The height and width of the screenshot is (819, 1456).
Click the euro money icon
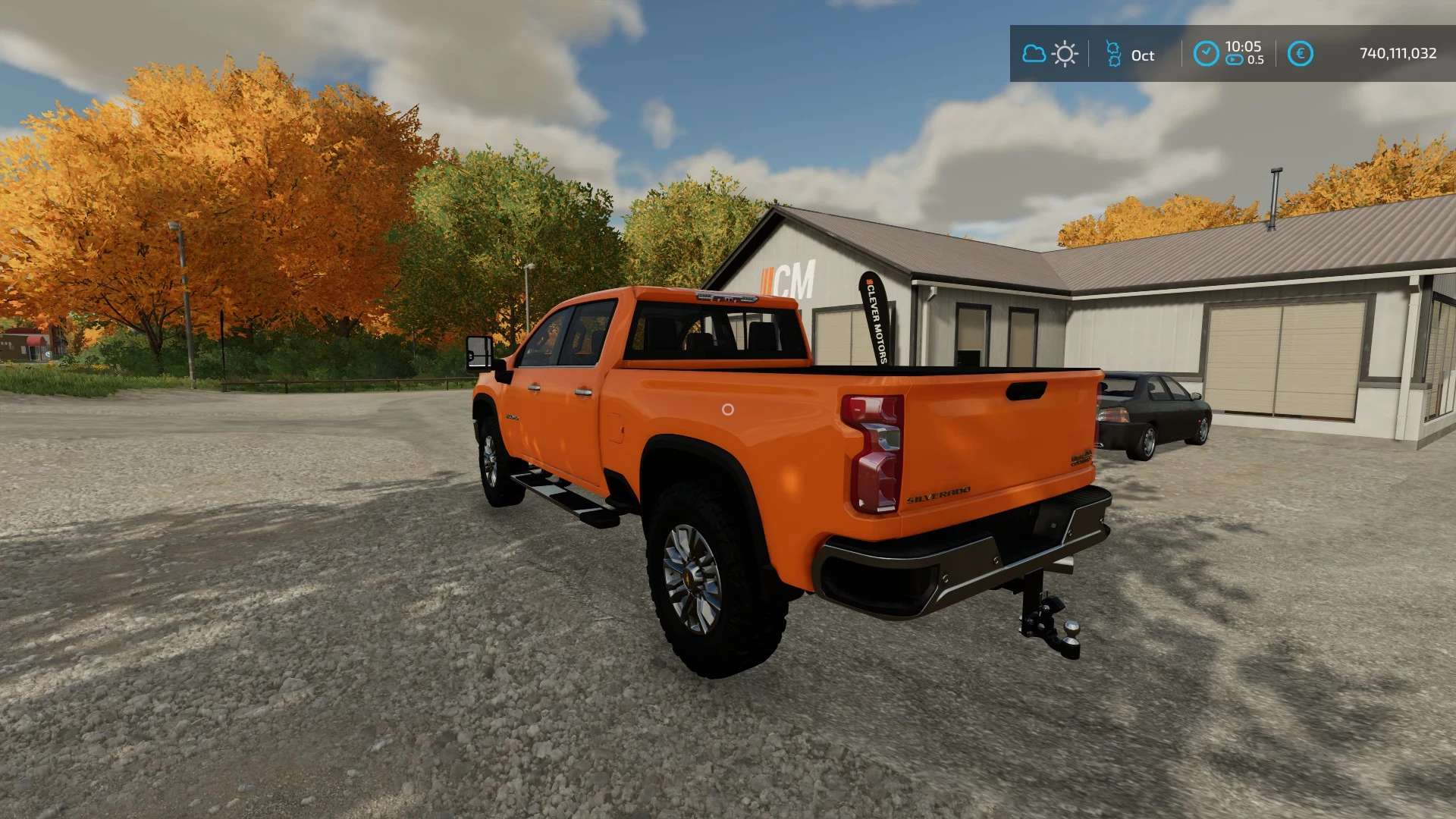click(x=1300, y=54)
